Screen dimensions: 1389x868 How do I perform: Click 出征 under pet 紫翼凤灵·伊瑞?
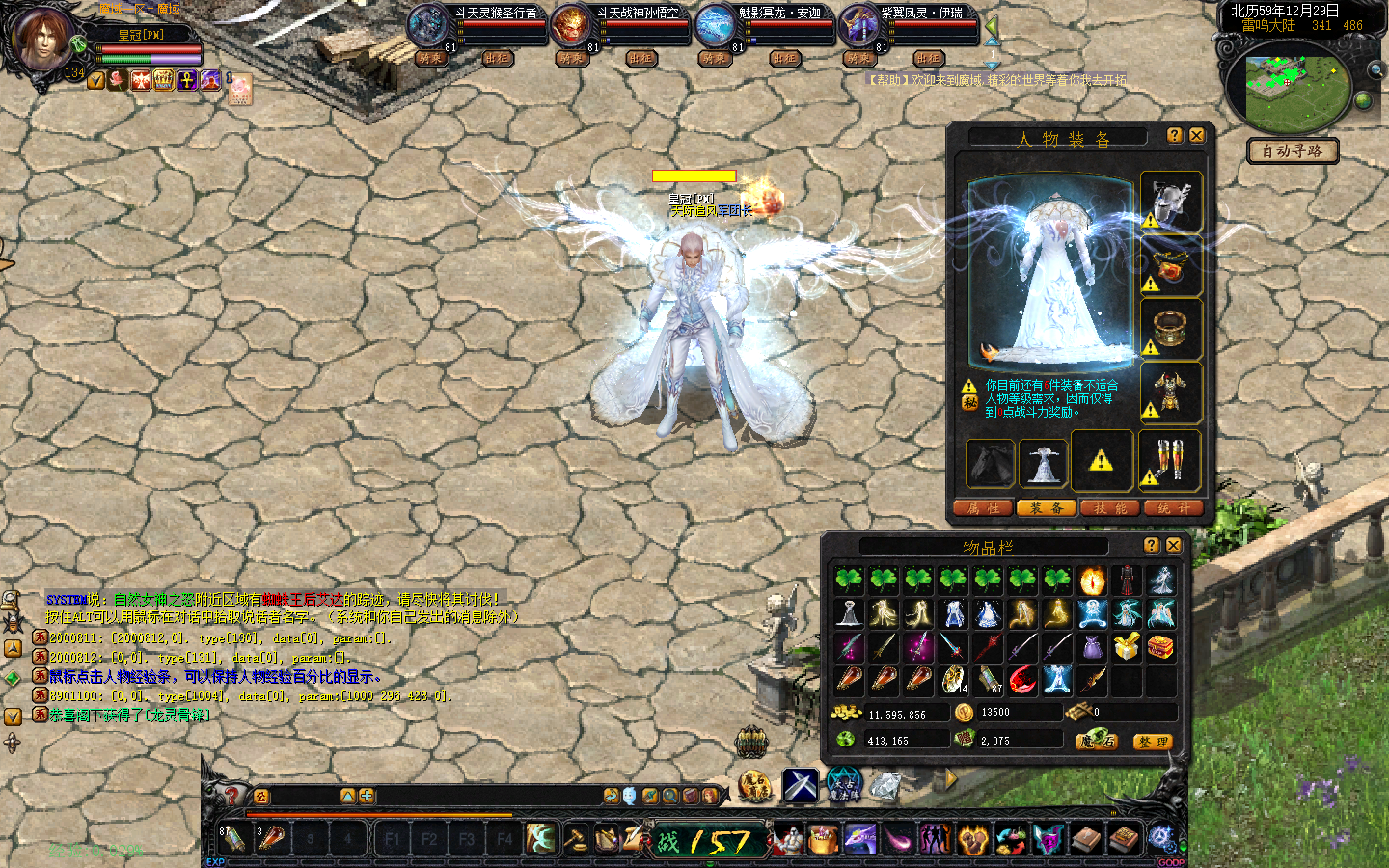coord(928,59)
